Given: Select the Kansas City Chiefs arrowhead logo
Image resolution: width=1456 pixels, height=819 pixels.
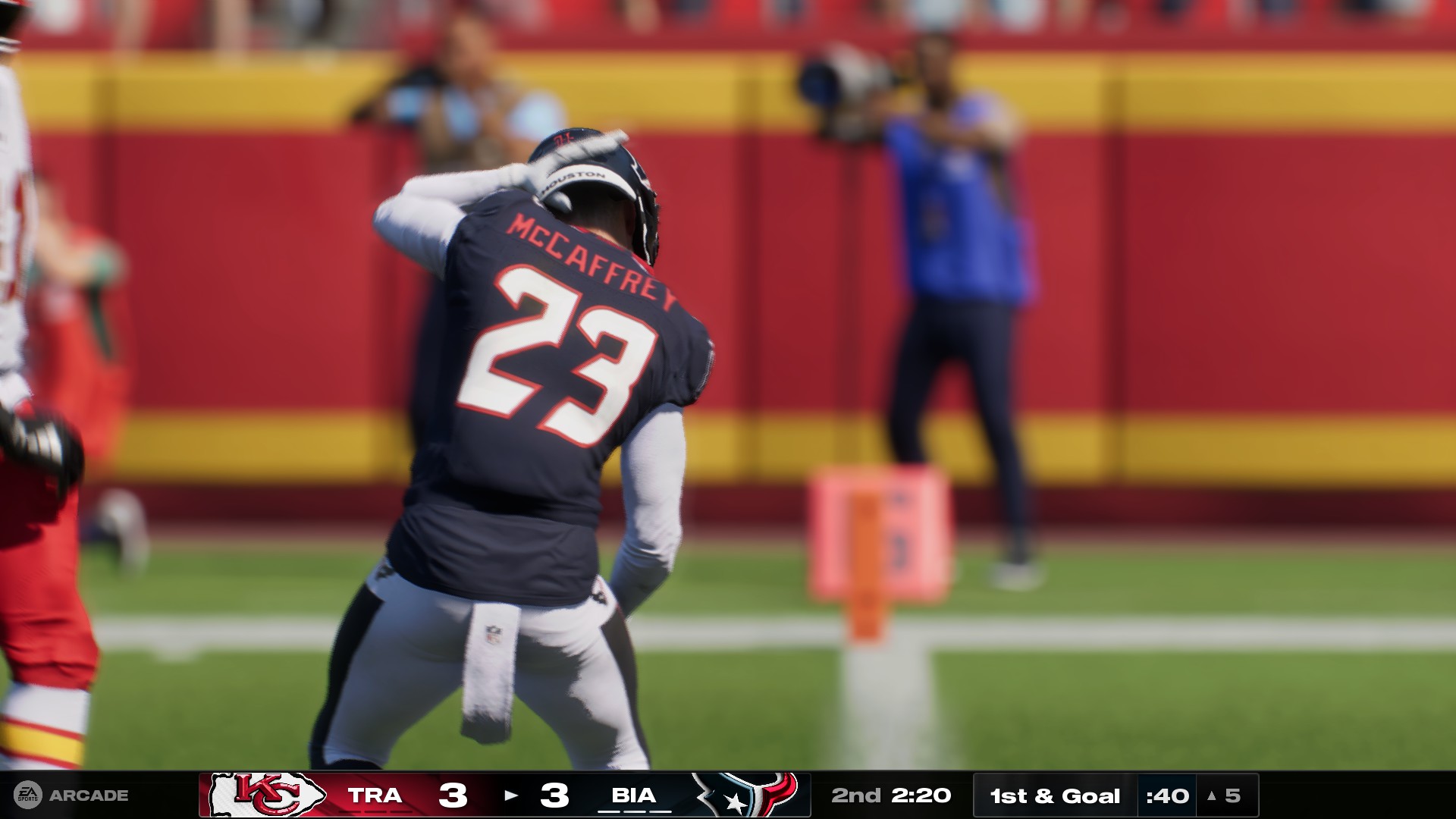Looking at the screenshot, I should pos(265,793).
